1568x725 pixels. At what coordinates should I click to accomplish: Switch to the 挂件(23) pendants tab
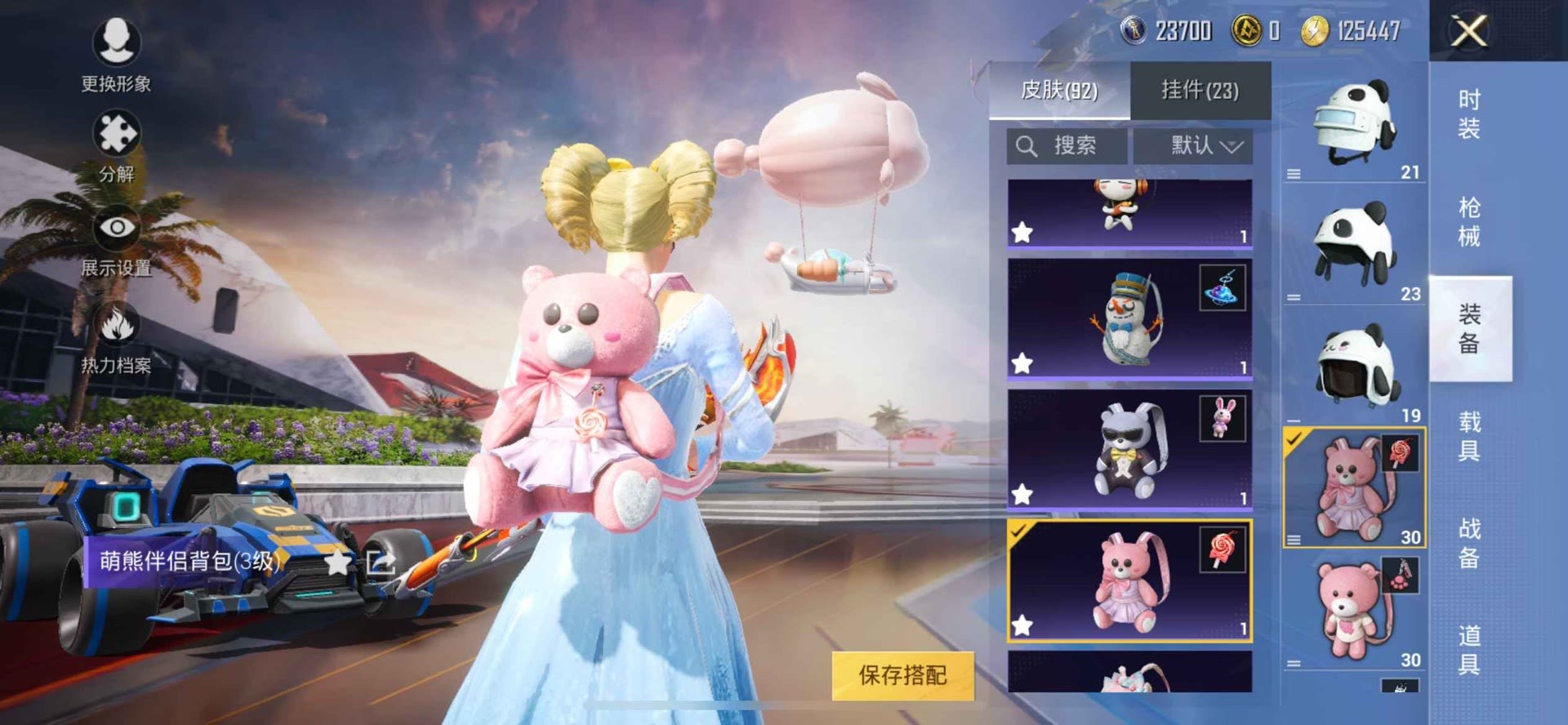[x=1200, y=90]
